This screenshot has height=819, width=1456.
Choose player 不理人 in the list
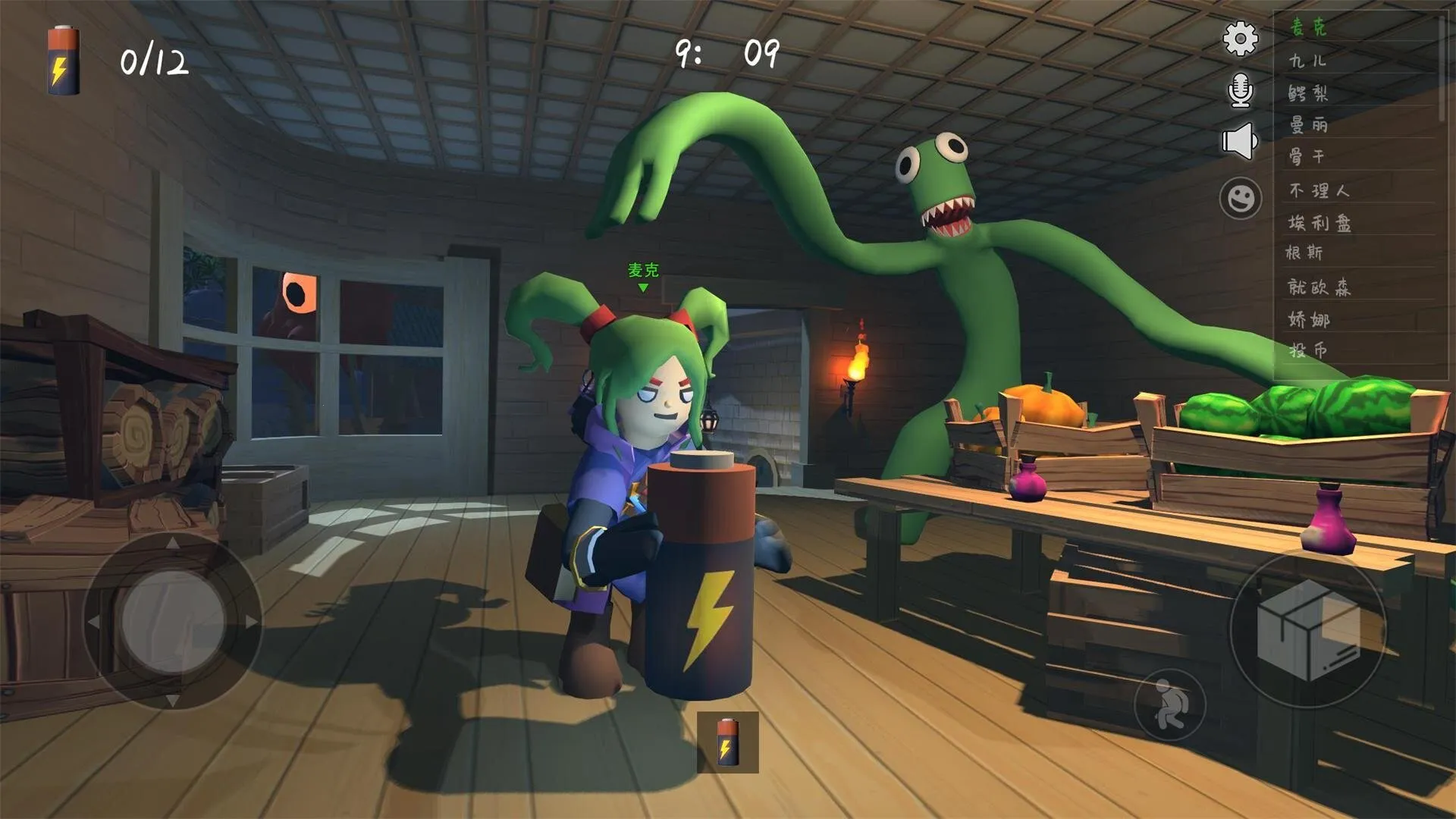(x=1319, y=190)
